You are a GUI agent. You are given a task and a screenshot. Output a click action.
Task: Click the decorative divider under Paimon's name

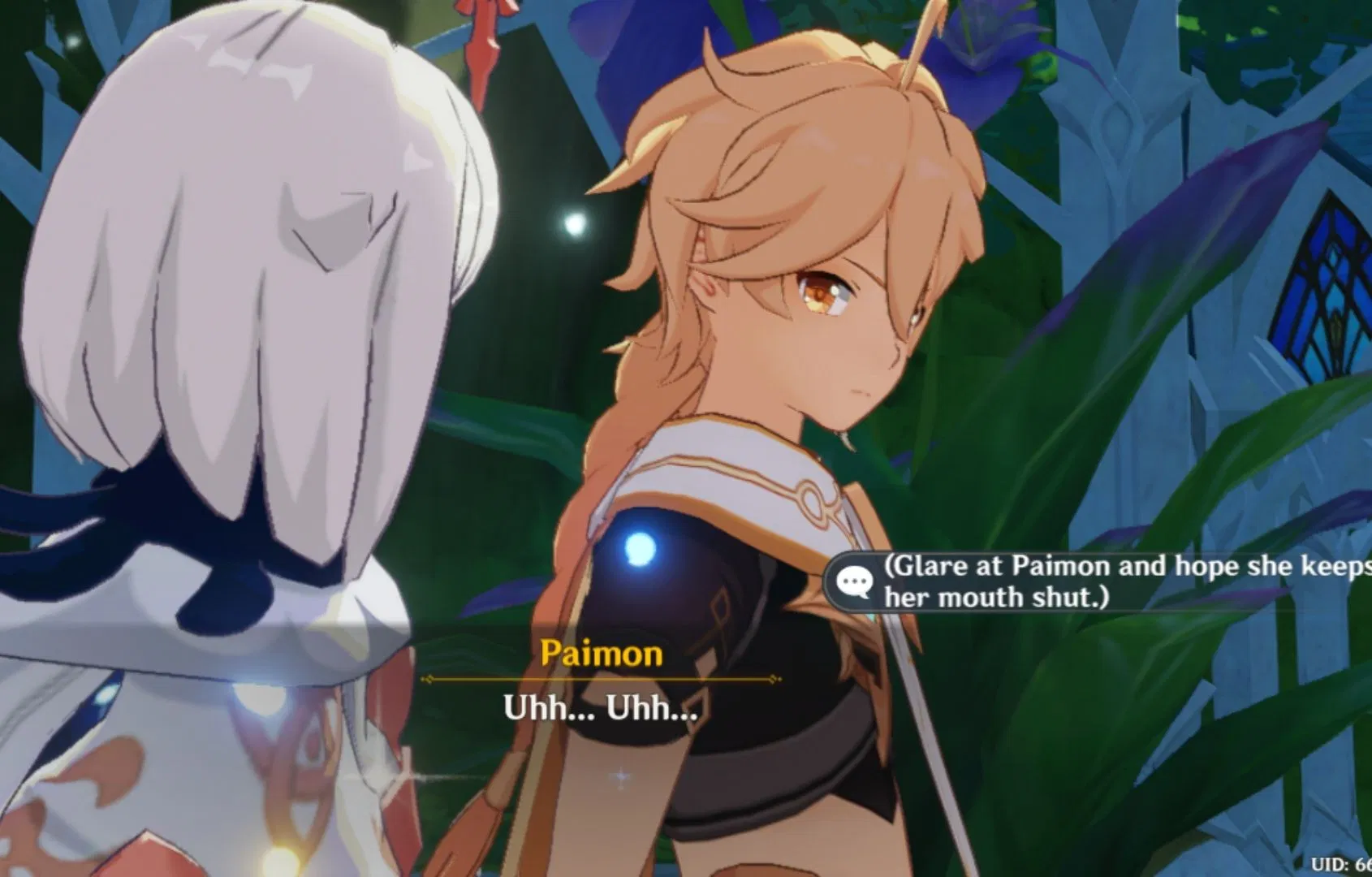600,679
